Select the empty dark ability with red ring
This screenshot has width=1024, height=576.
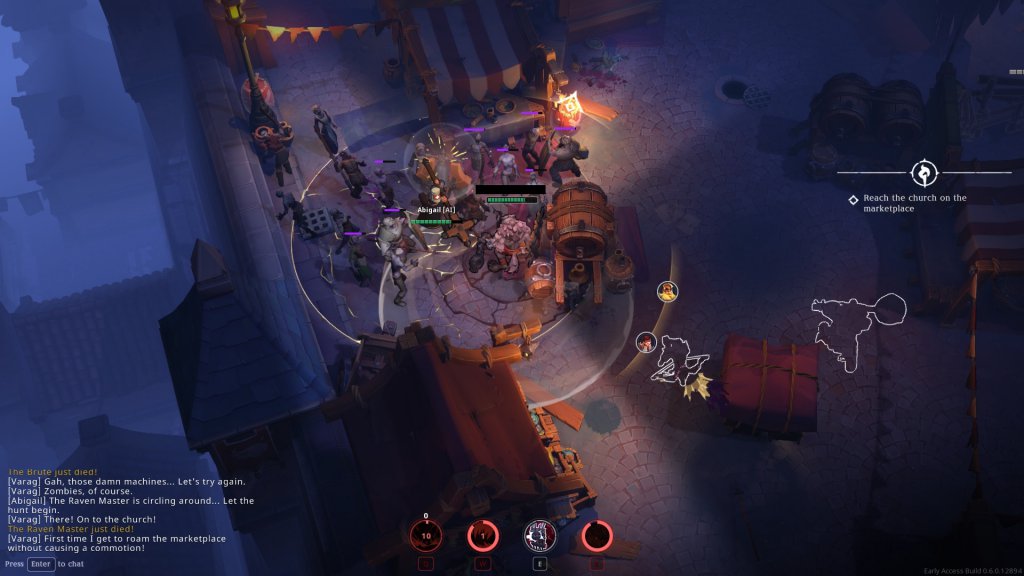pyautogui.click(x=598, y=537)
